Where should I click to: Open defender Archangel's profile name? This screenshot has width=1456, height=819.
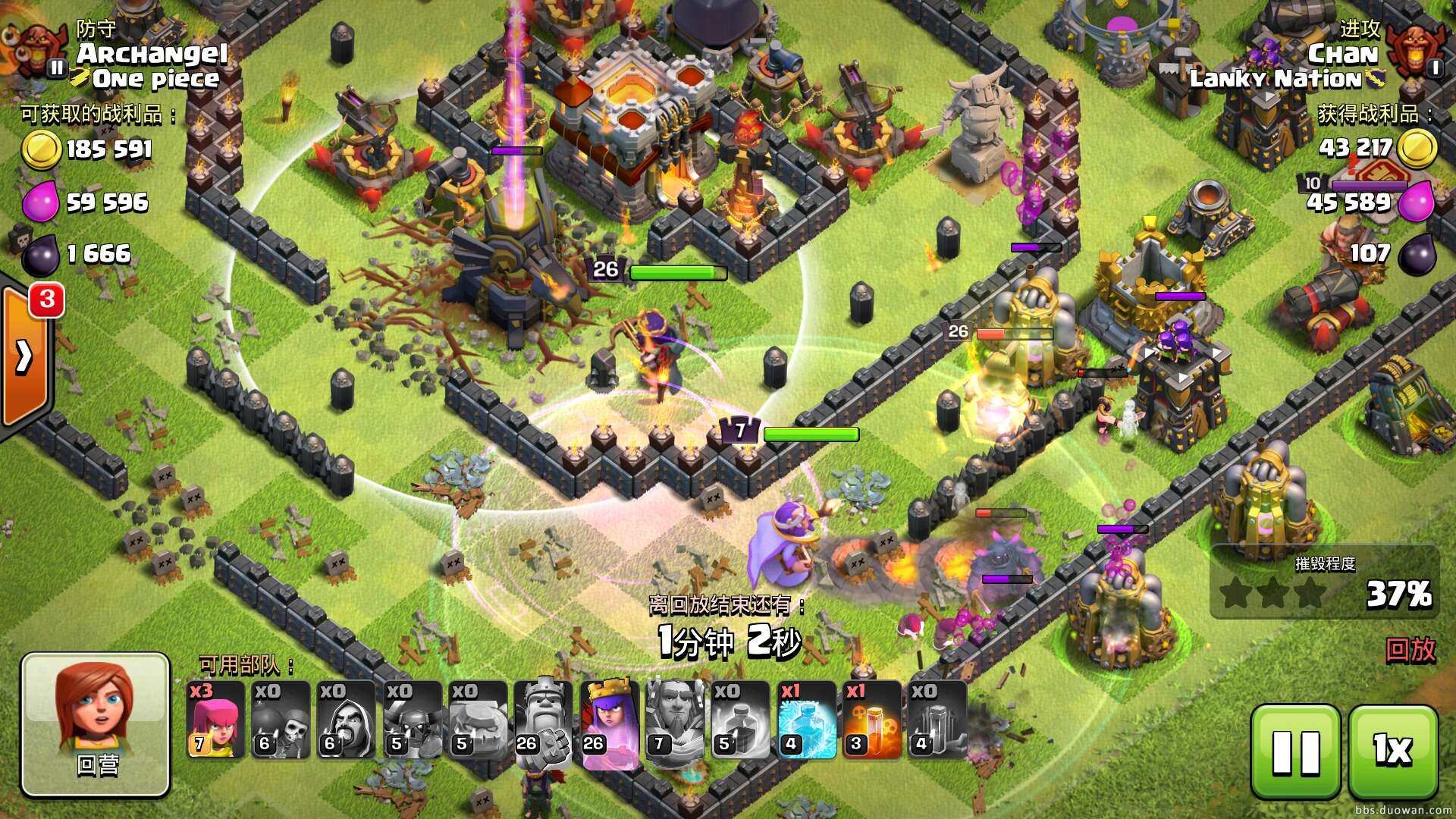[x=152, y=53]
